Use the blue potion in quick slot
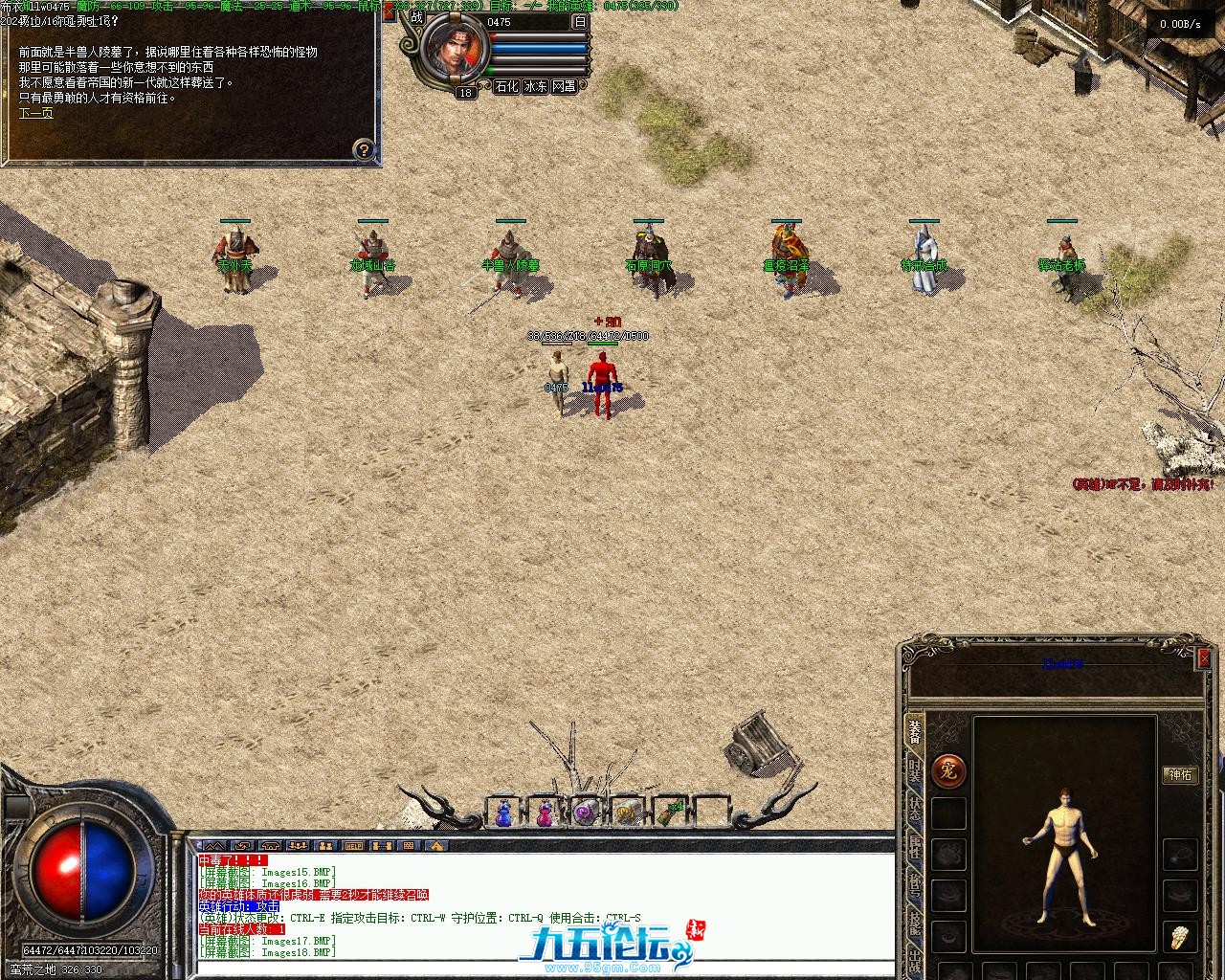The image size is (1225, 980). (x=503, y=813)
